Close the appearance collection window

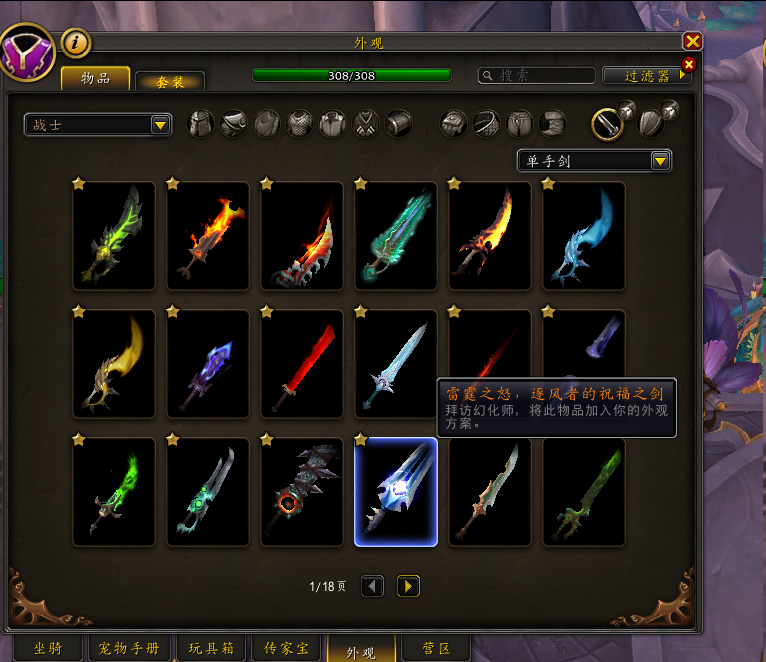692,41
